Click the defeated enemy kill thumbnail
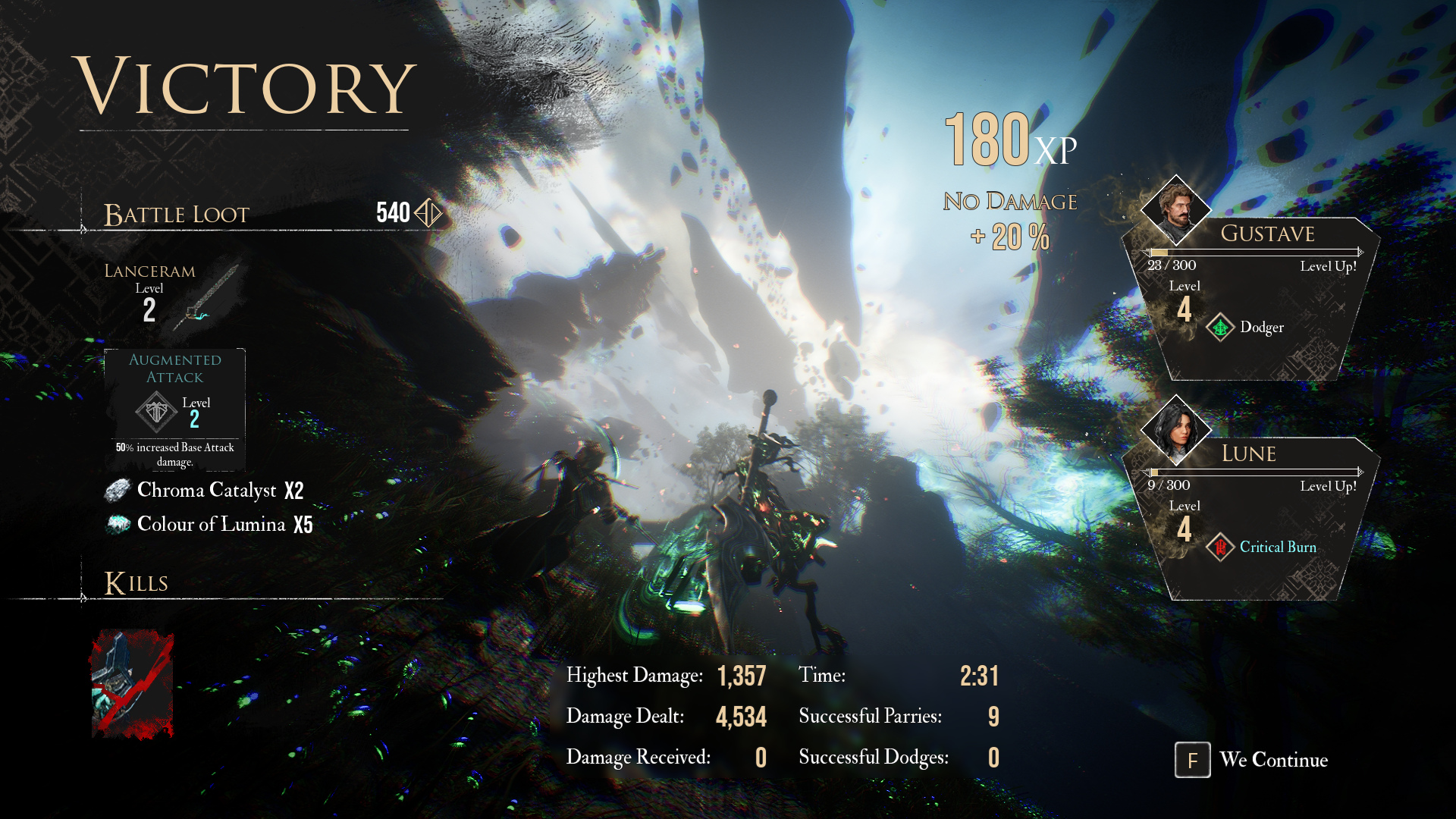The width and height of the screenshot is (1456, 819). (x=132, y=684)
